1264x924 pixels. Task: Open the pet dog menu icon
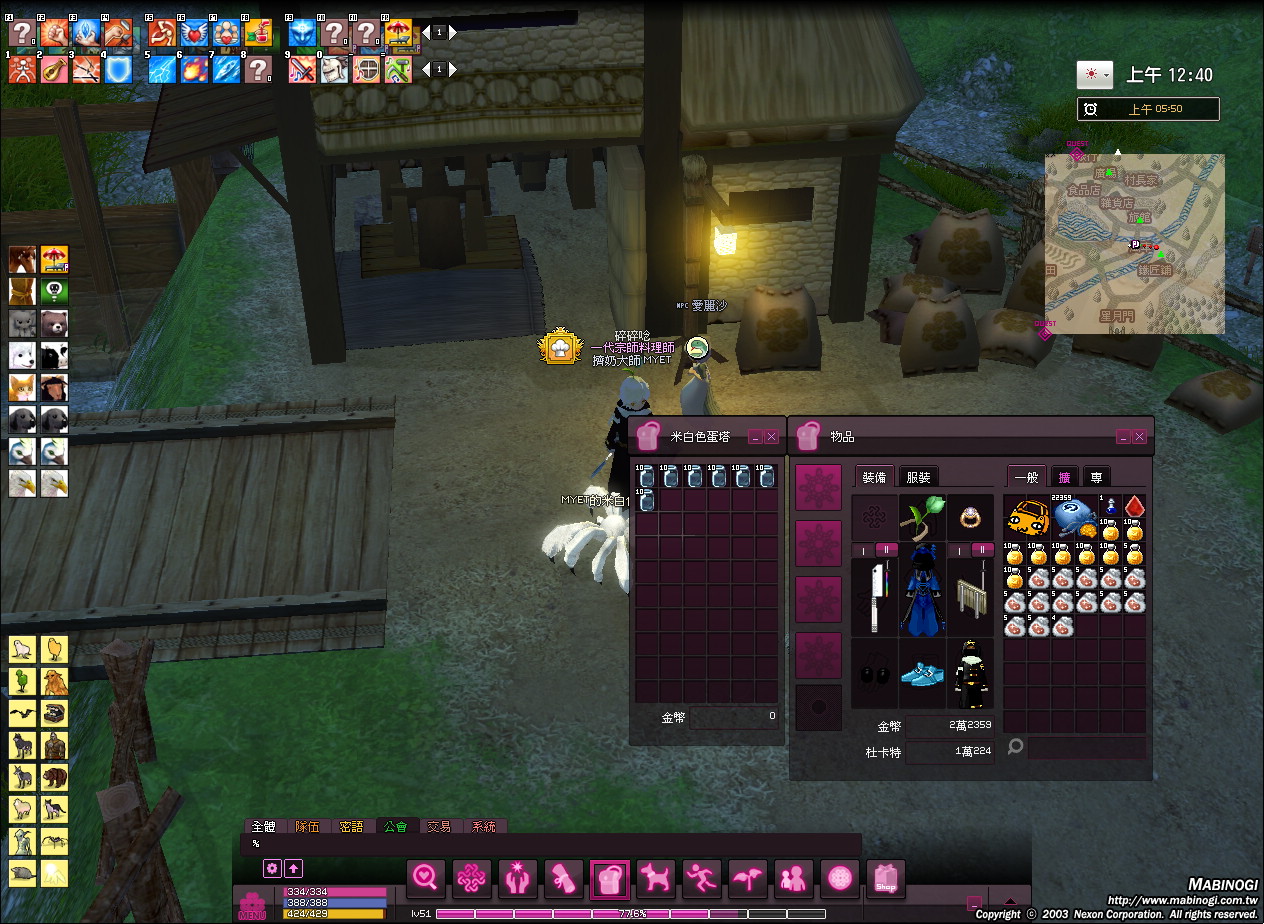655,879
